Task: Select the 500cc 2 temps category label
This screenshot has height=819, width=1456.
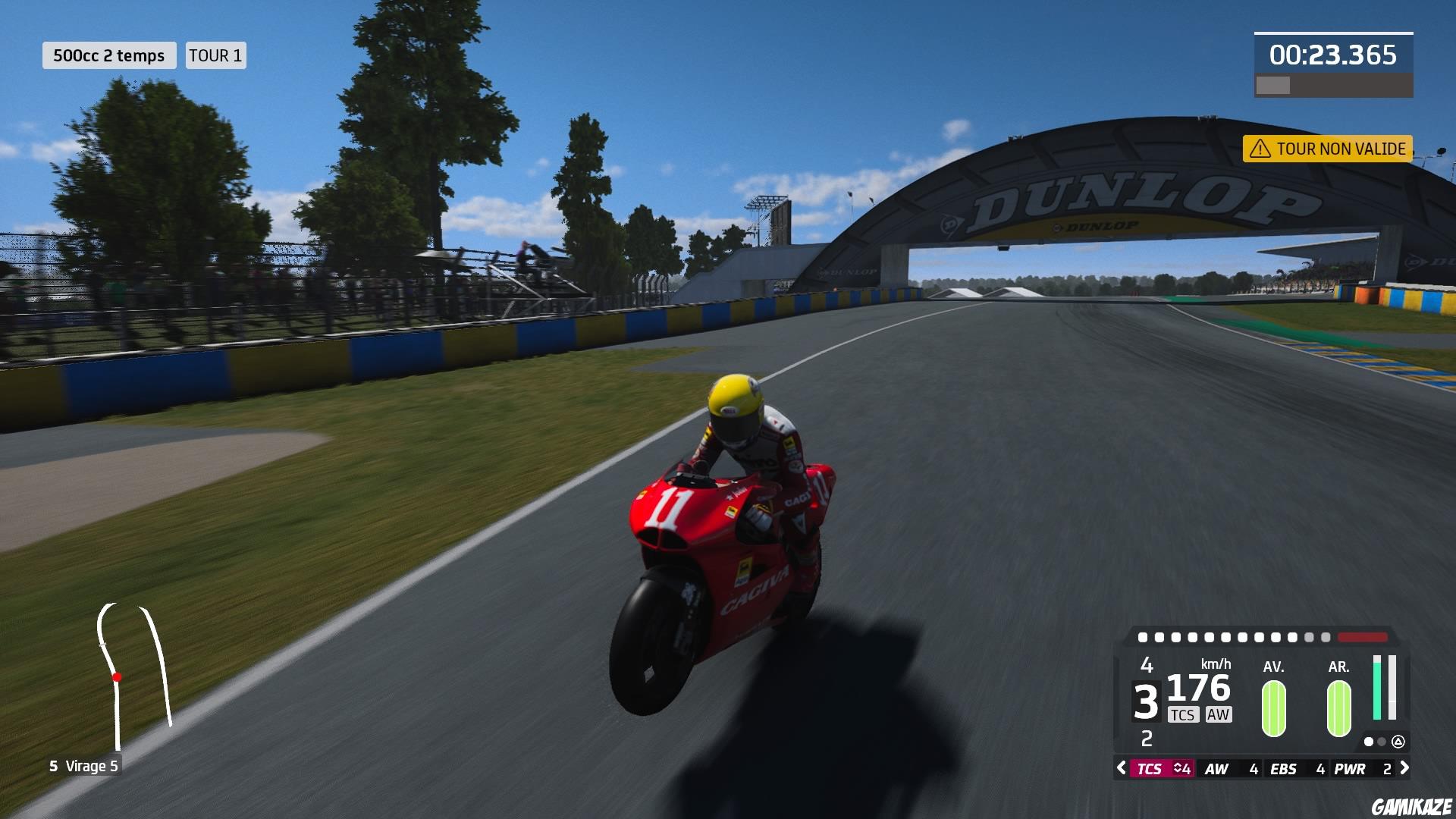Action: pyautogui.click(x=108, y=55)
